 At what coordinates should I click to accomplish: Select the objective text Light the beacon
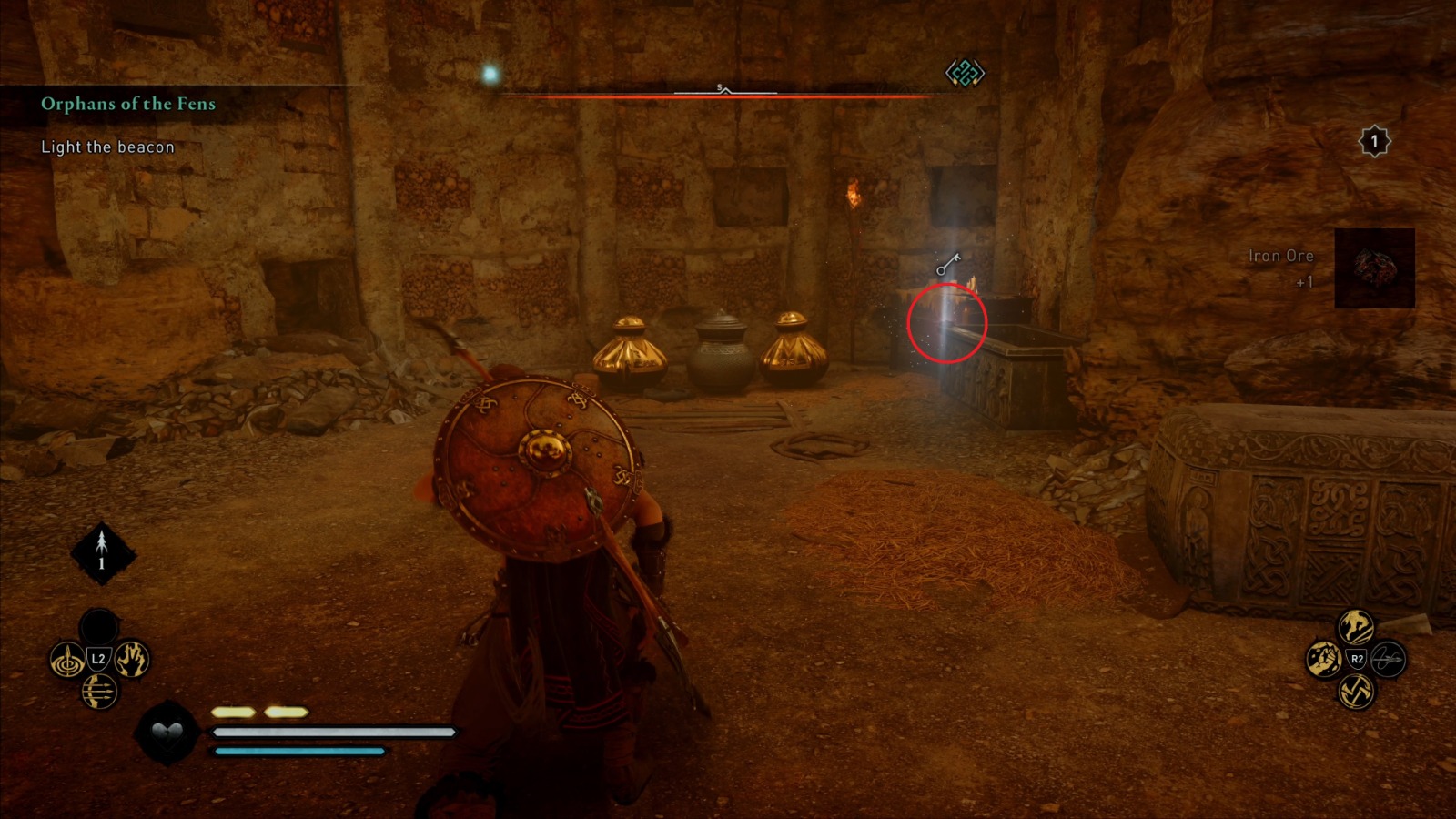tap(106, 147)
